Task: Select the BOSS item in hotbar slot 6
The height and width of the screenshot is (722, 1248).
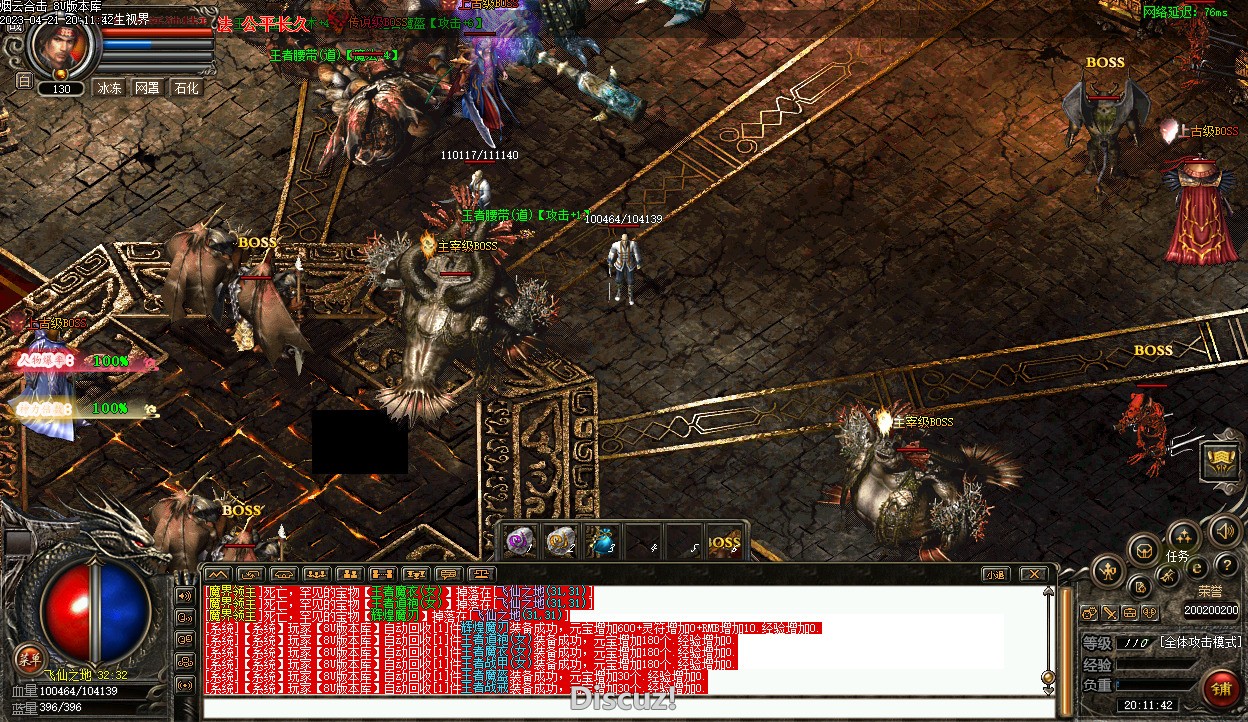Action: pyautogui.click(x=723, y=541)
